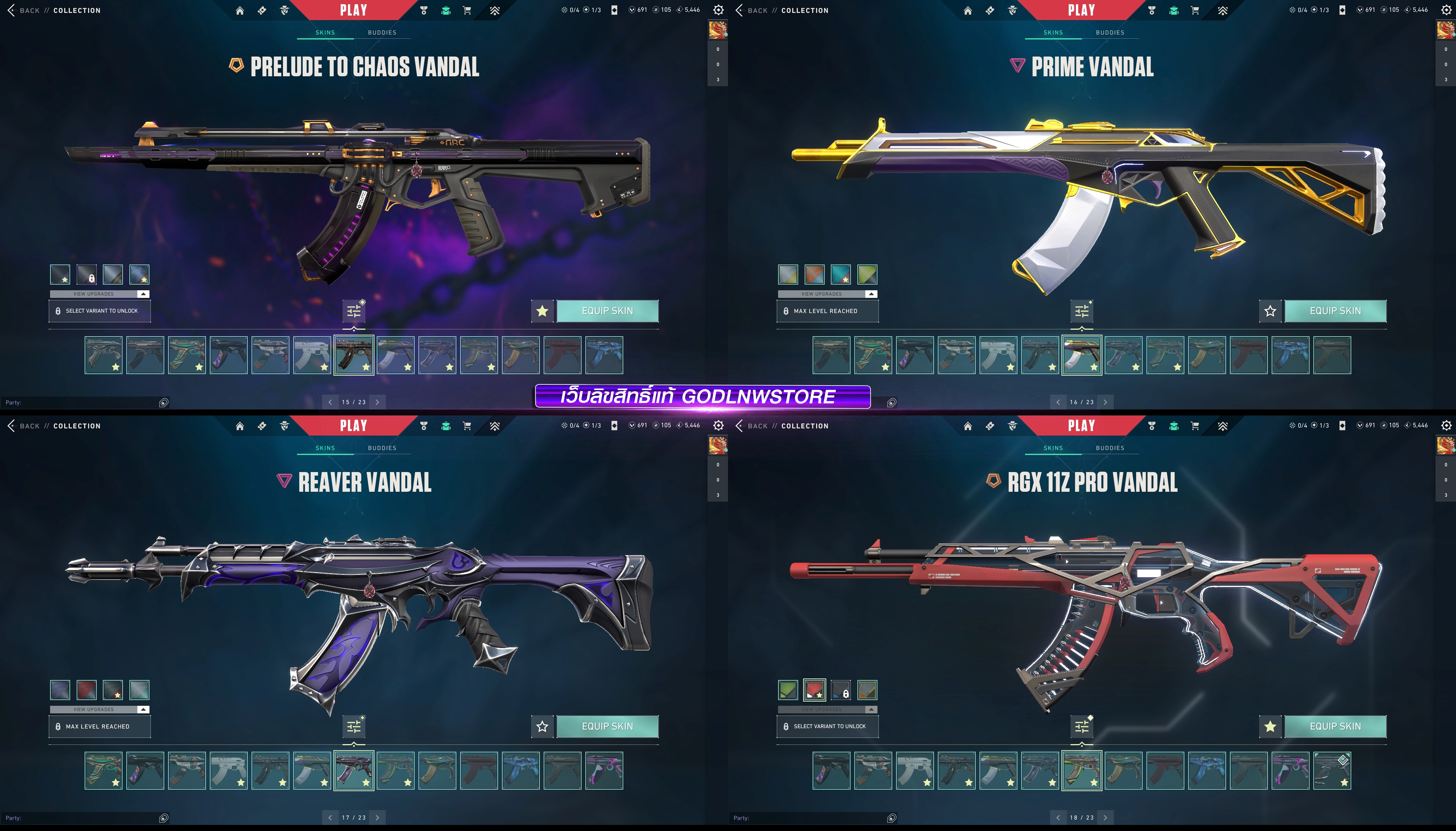
Task: Select the red variant swatch of Reaver Vandal
Action: click(87, 690)
